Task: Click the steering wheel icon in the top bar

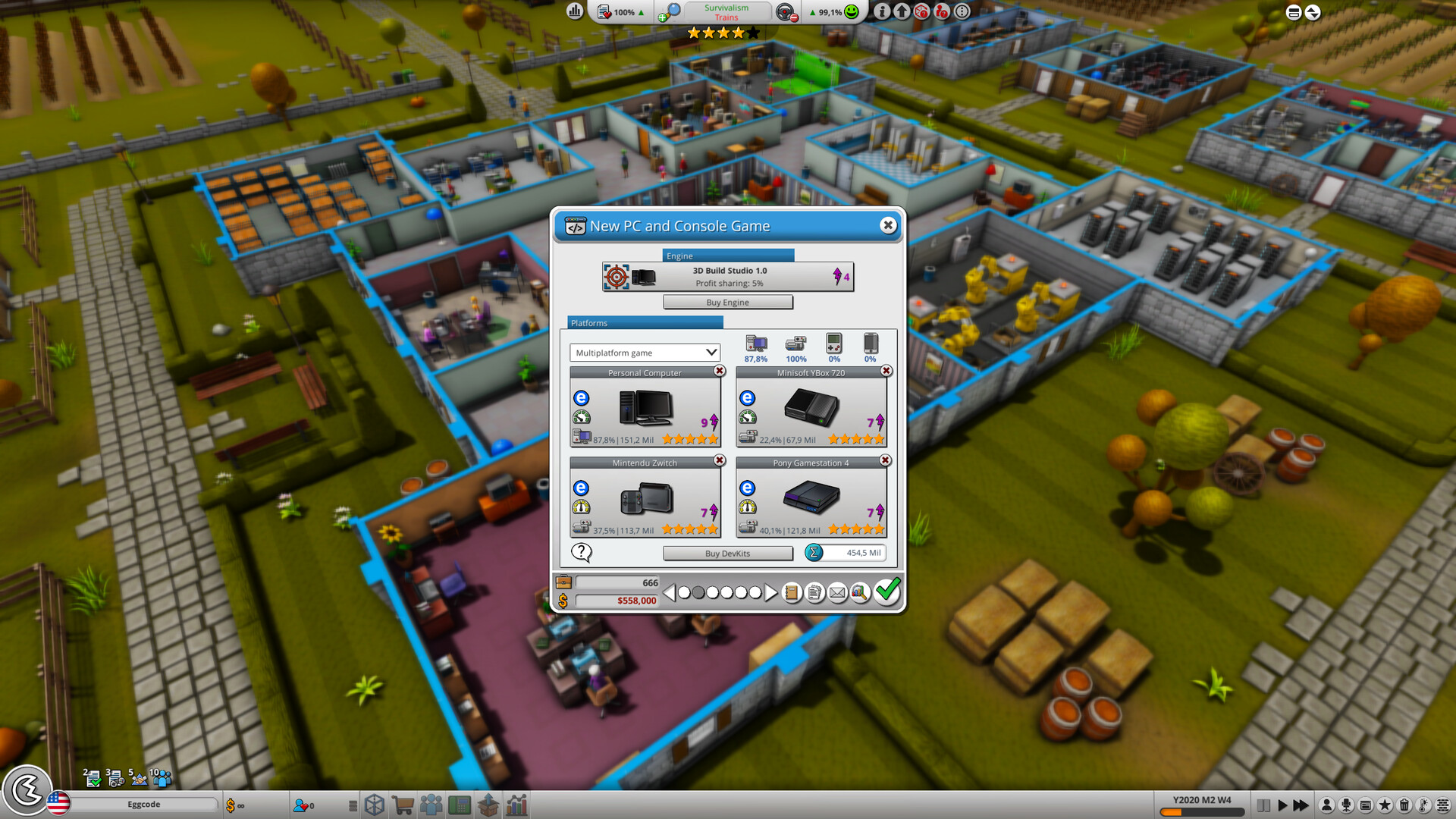Action: coord(785,12)
